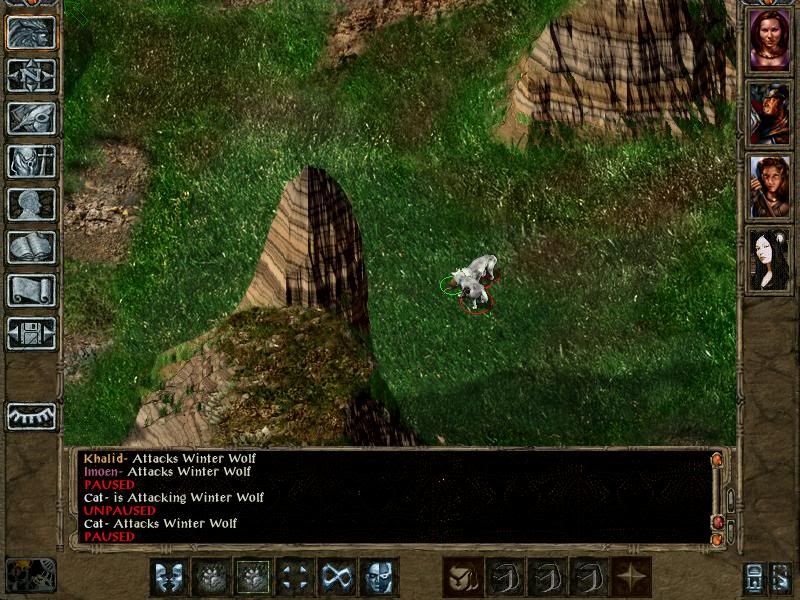Click the twin-faces action button
The image size is (800, 600).
tap(169, 577)
